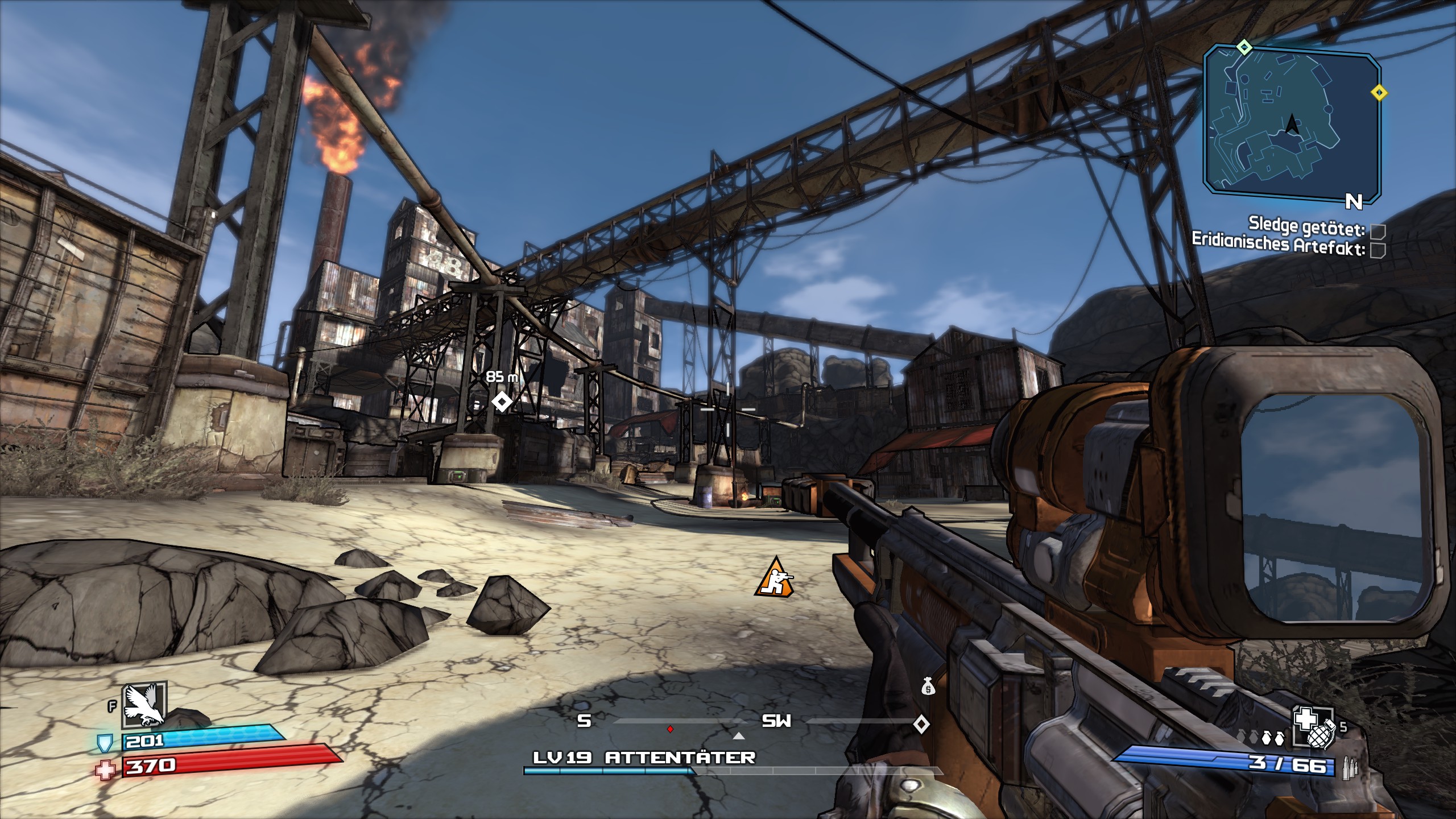Click the 'Sledge getötet' objective checkbox
The width and height of the screenshot is (1456, 819).
tap(1378, 231)
